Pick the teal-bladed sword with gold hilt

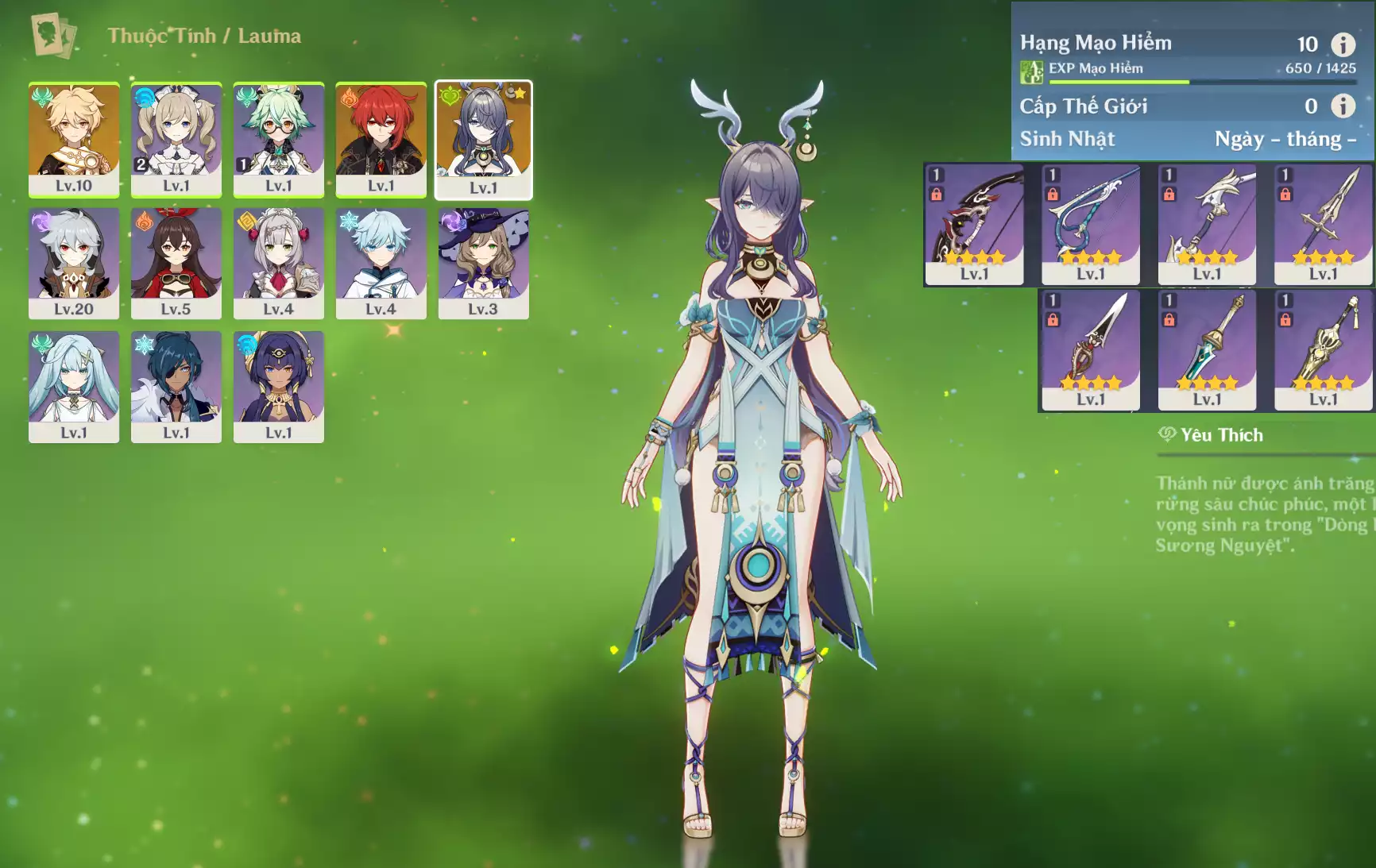(x=1207, y=349)
